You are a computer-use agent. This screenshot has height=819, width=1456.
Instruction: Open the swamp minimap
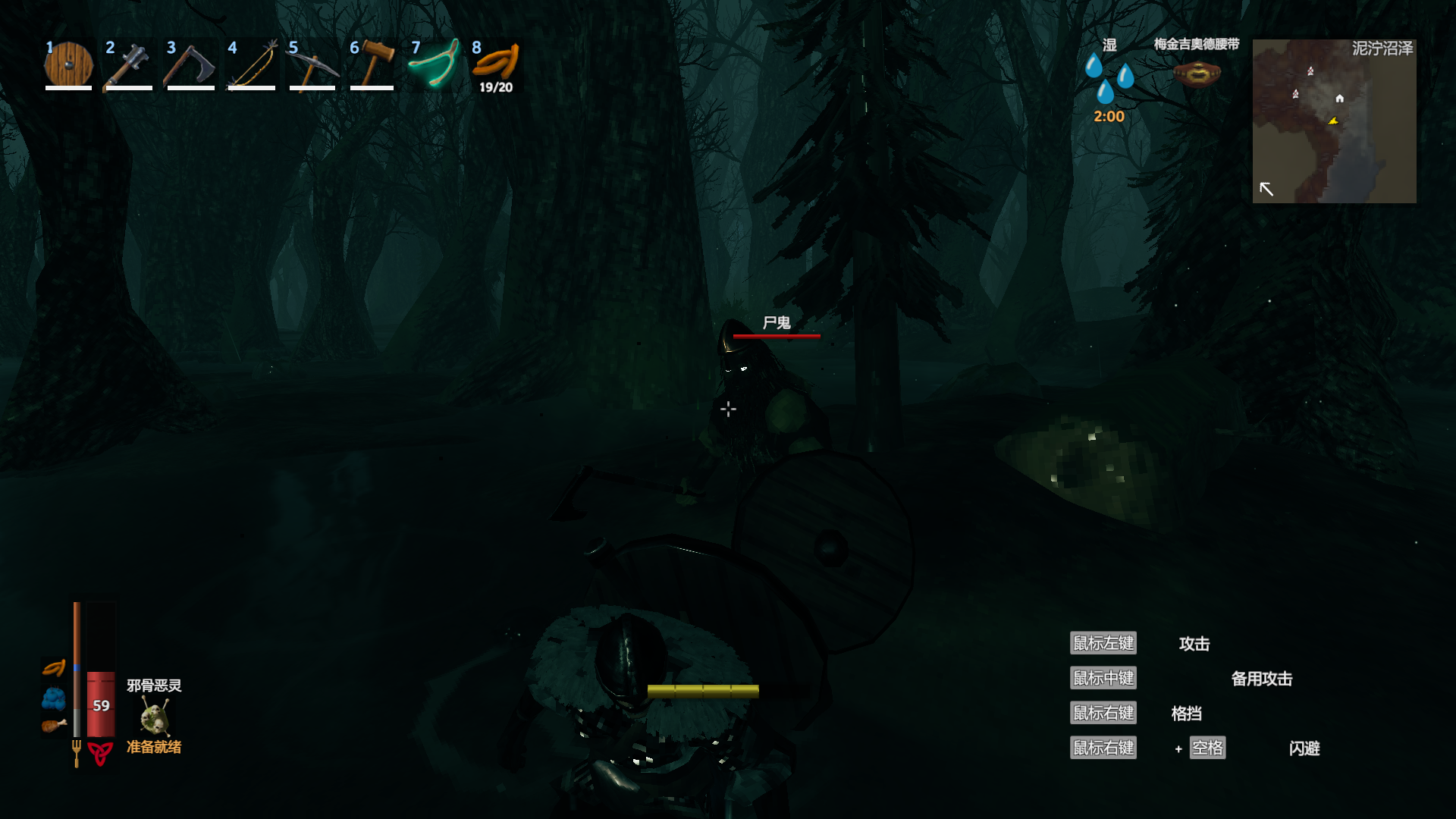point(1334,121)
